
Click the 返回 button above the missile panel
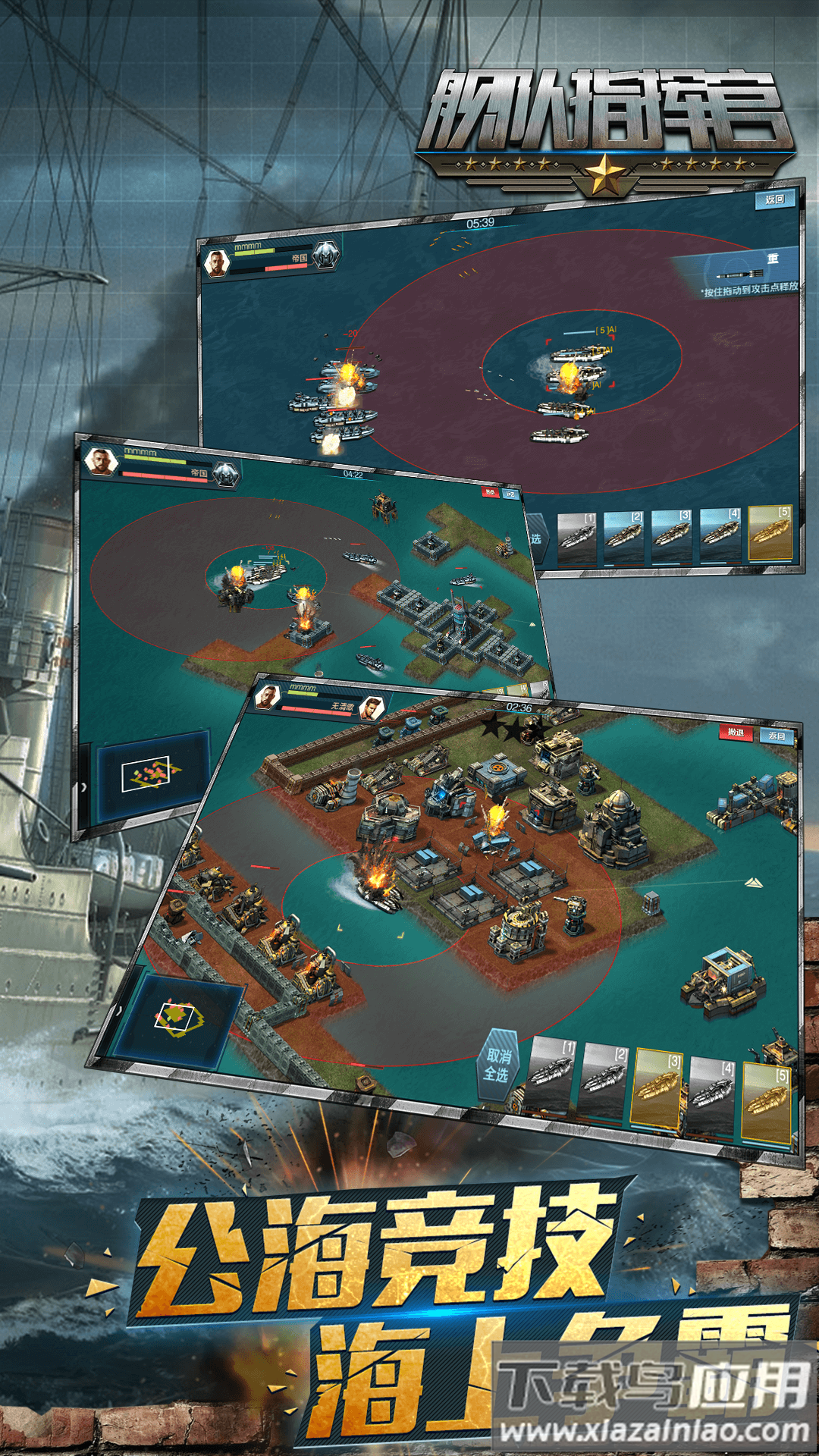pyautogui.click(x=774, y=199)
